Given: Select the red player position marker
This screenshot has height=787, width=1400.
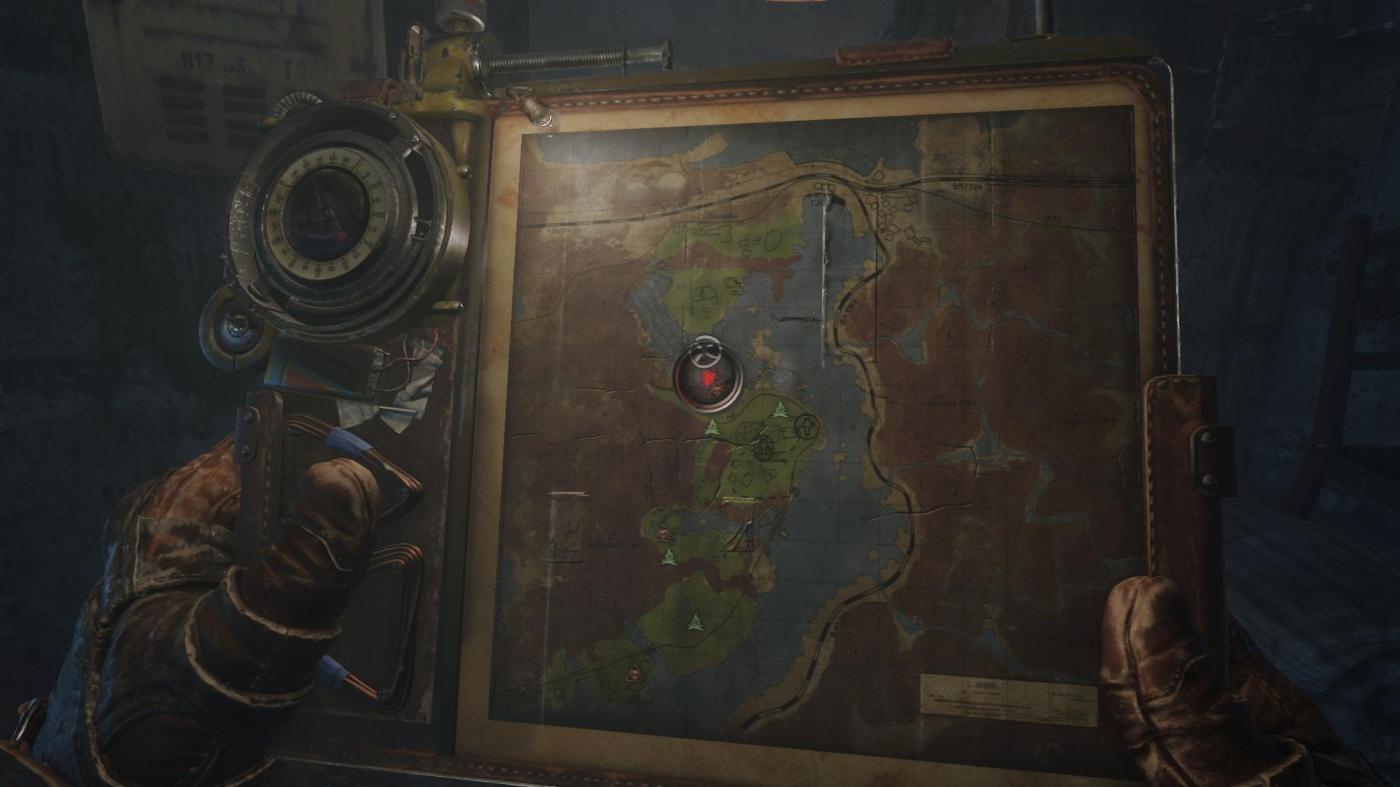Looking at the screenshot, I should [x=709, y=379].
